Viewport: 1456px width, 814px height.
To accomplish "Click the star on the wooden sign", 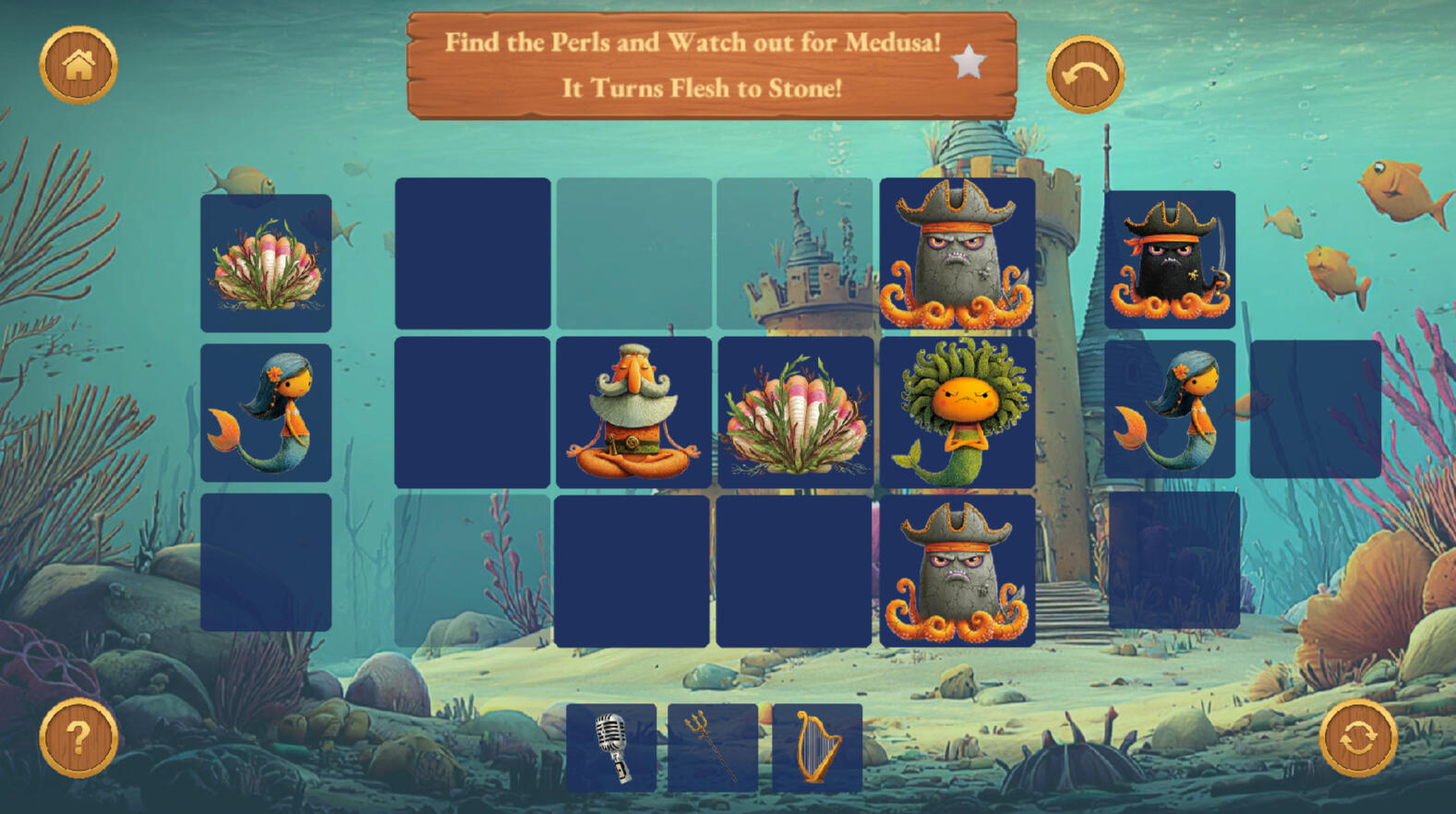I will click(x=969, y=63).
